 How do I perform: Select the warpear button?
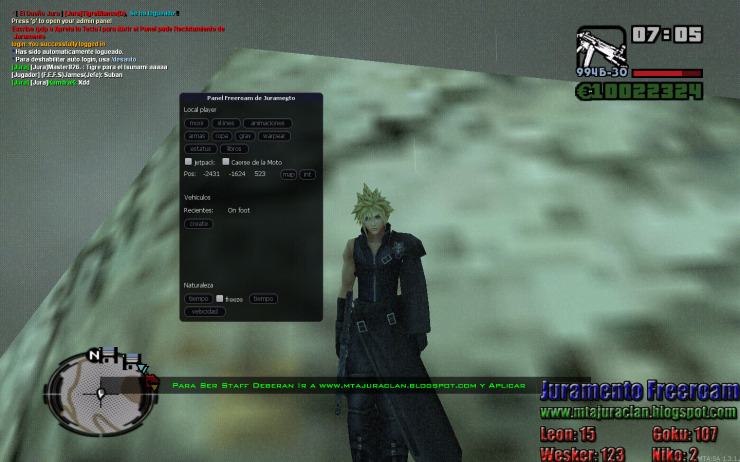273,135
